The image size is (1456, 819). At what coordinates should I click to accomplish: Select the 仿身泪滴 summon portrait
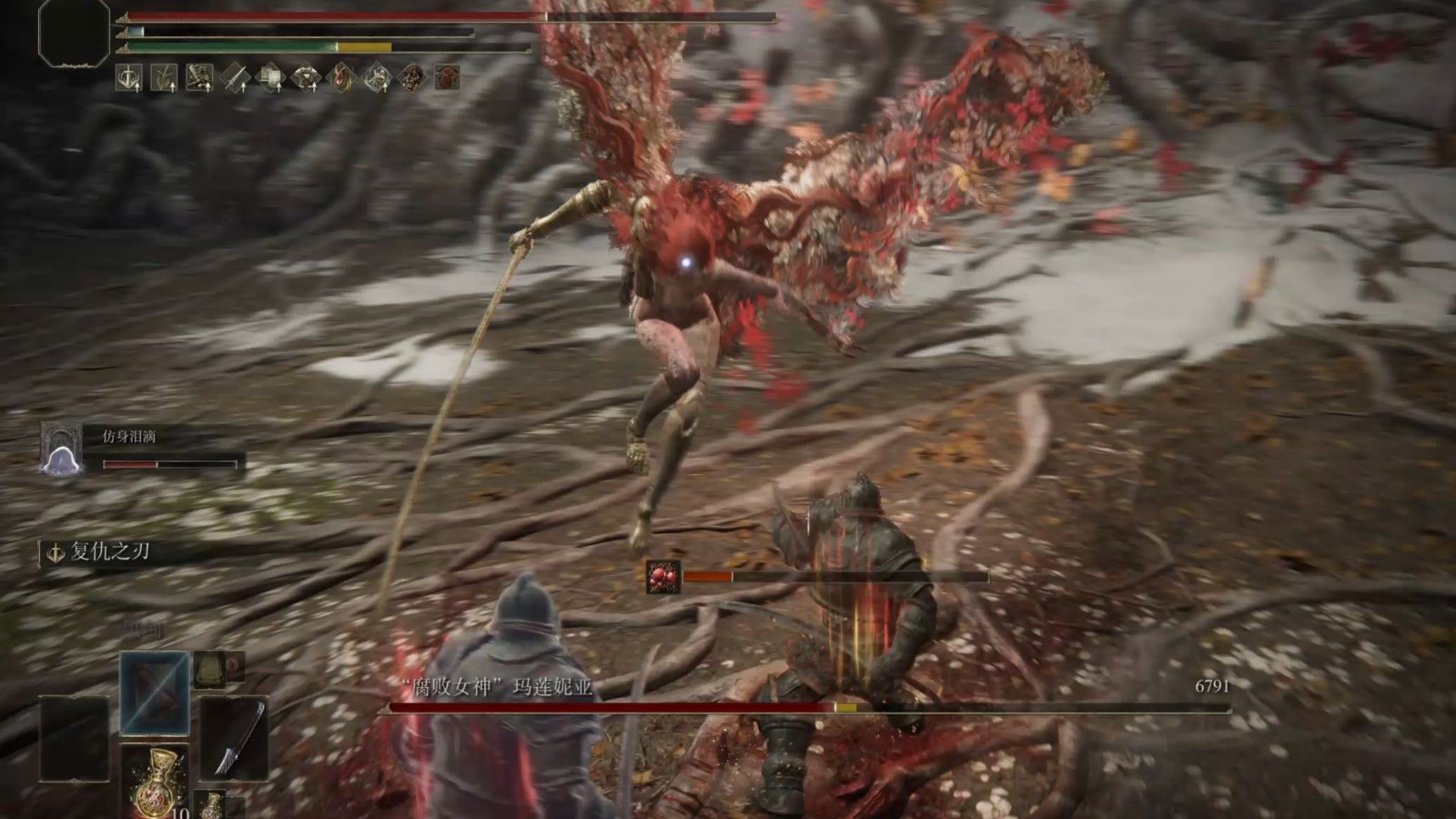[62, 449]
